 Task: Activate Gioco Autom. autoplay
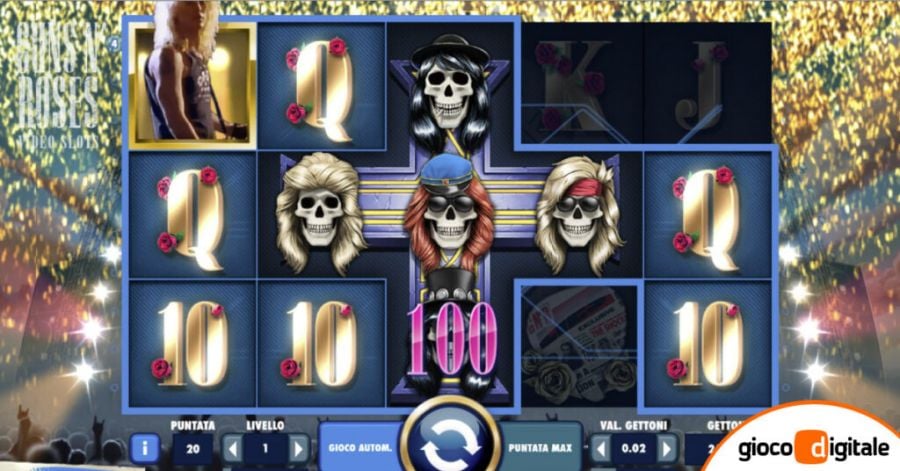point(357,446)
